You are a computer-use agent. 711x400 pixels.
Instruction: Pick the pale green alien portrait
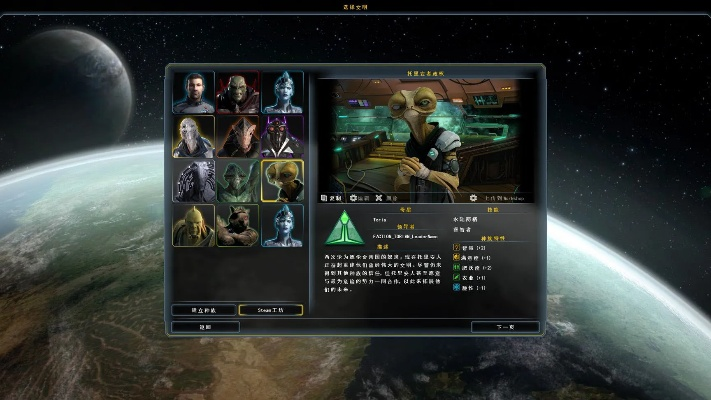[x=237, y=181]
